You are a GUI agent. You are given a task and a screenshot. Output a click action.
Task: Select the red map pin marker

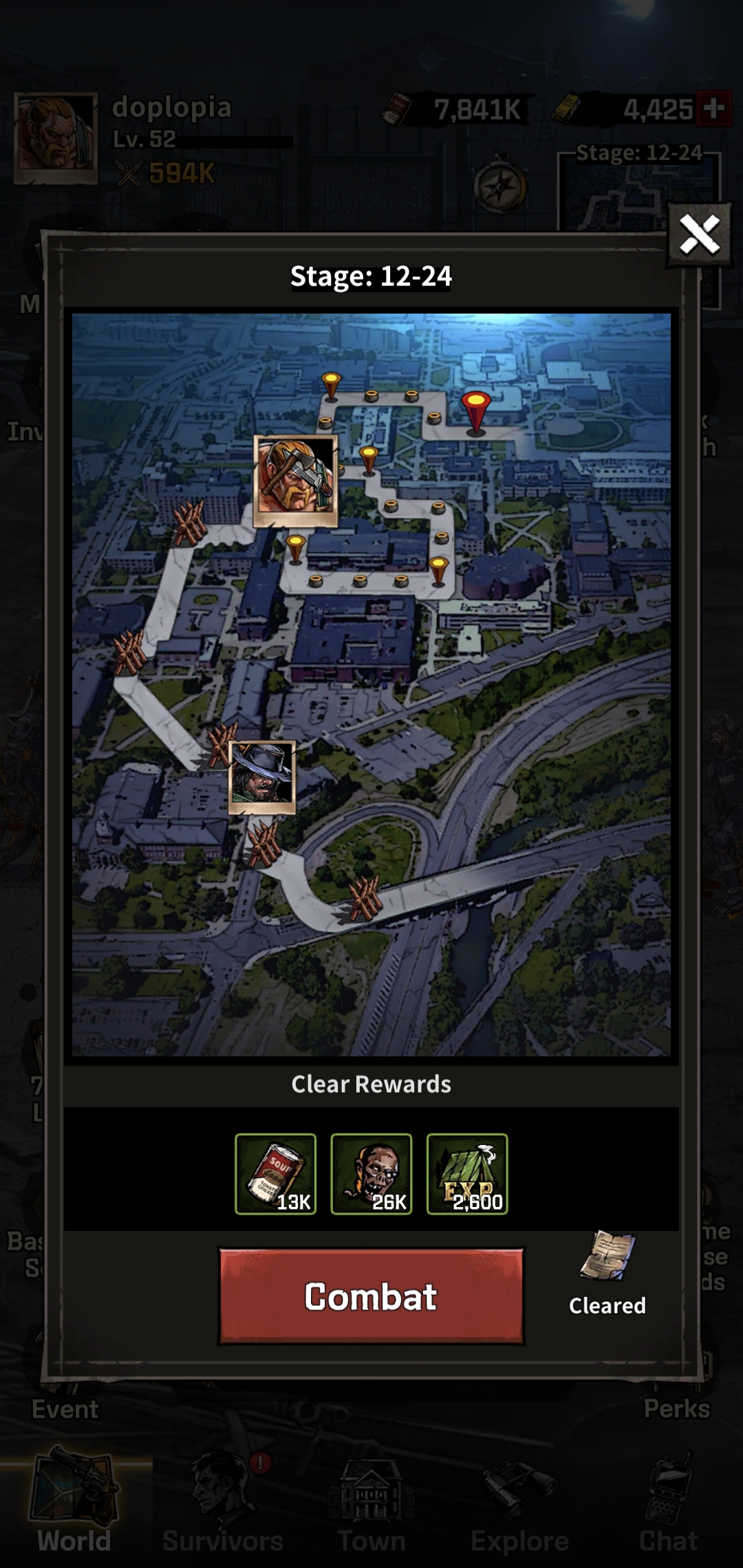pos(475,411)
